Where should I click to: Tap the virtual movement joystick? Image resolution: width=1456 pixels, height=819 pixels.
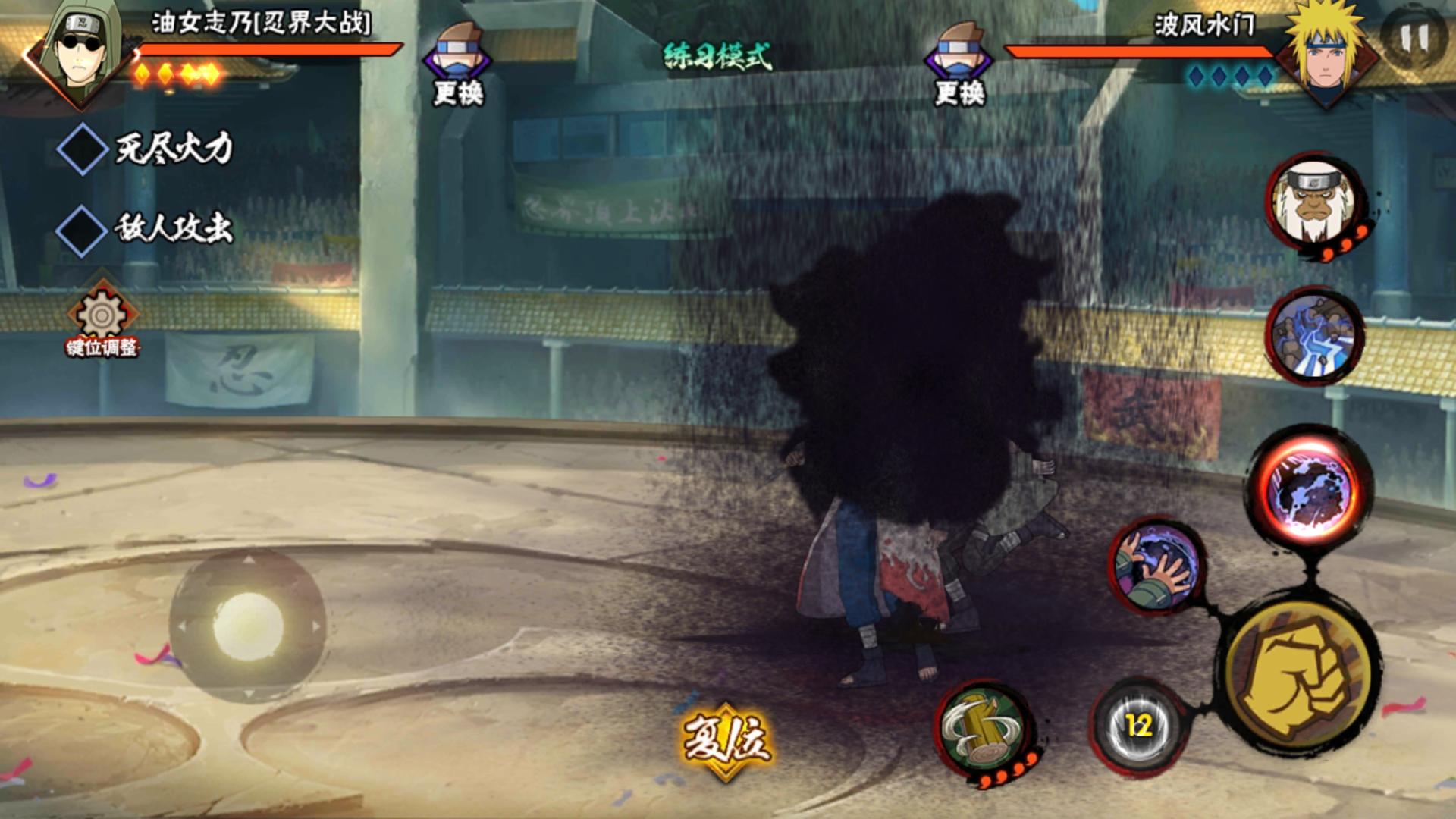click(247, 626)
